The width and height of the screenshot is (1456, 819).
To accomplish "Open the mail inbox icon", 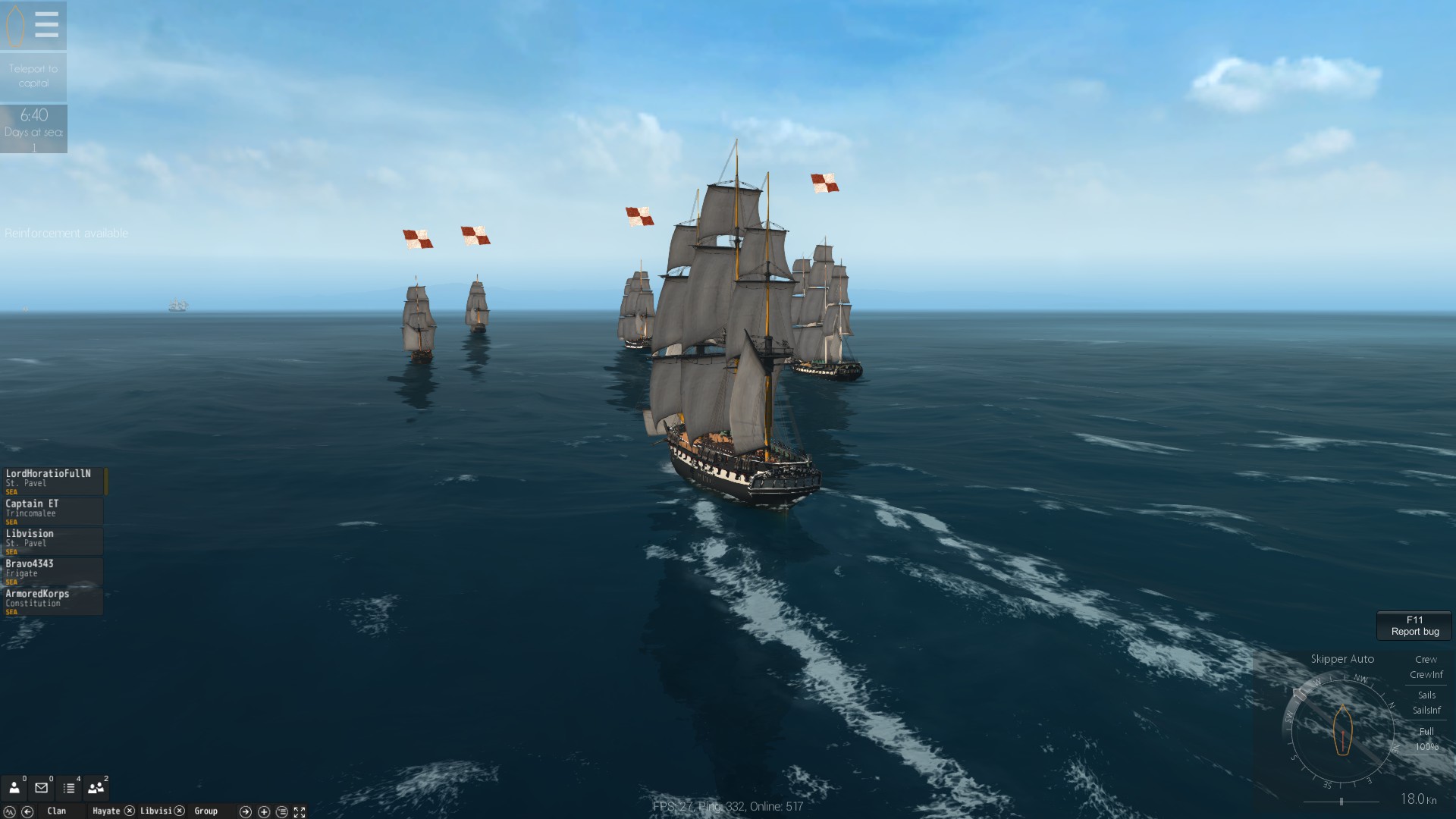I will click(x=41, y=789).
